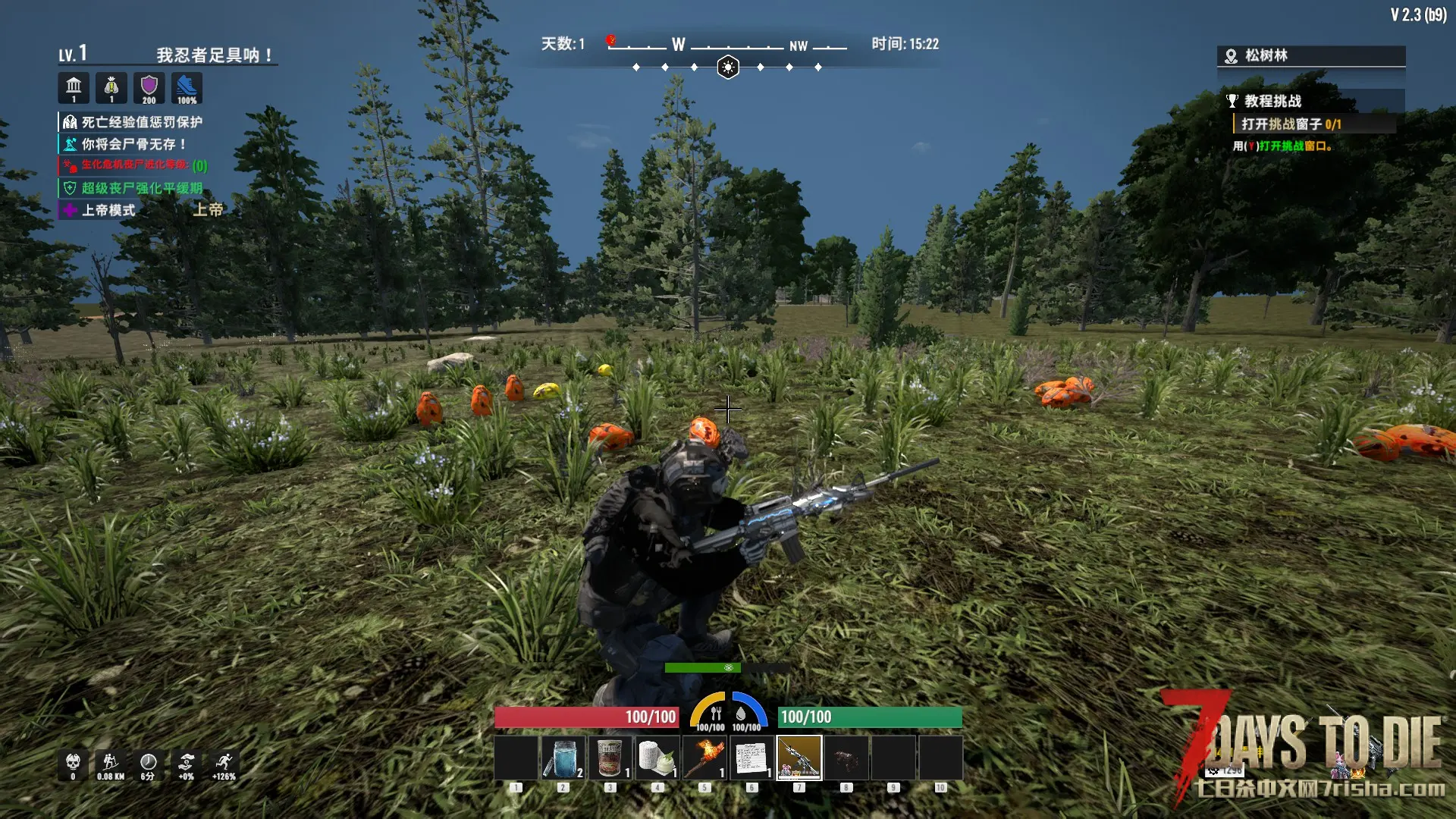Click the 打开挑战窗子 objective entry
Screen dimensions: 1456x819
click(1291, 124)
